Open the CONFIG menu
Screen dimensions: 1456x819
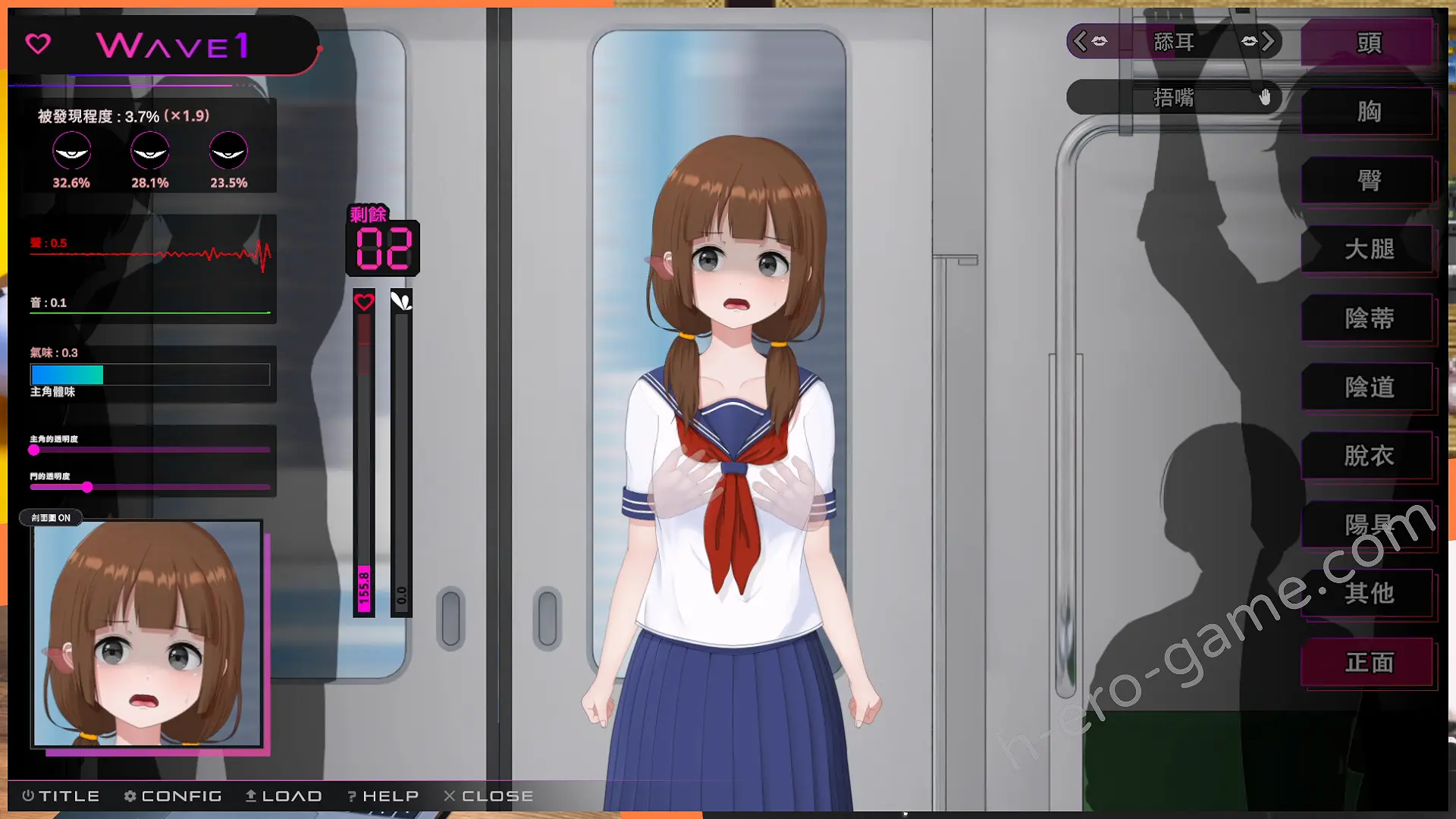[173, 795]
